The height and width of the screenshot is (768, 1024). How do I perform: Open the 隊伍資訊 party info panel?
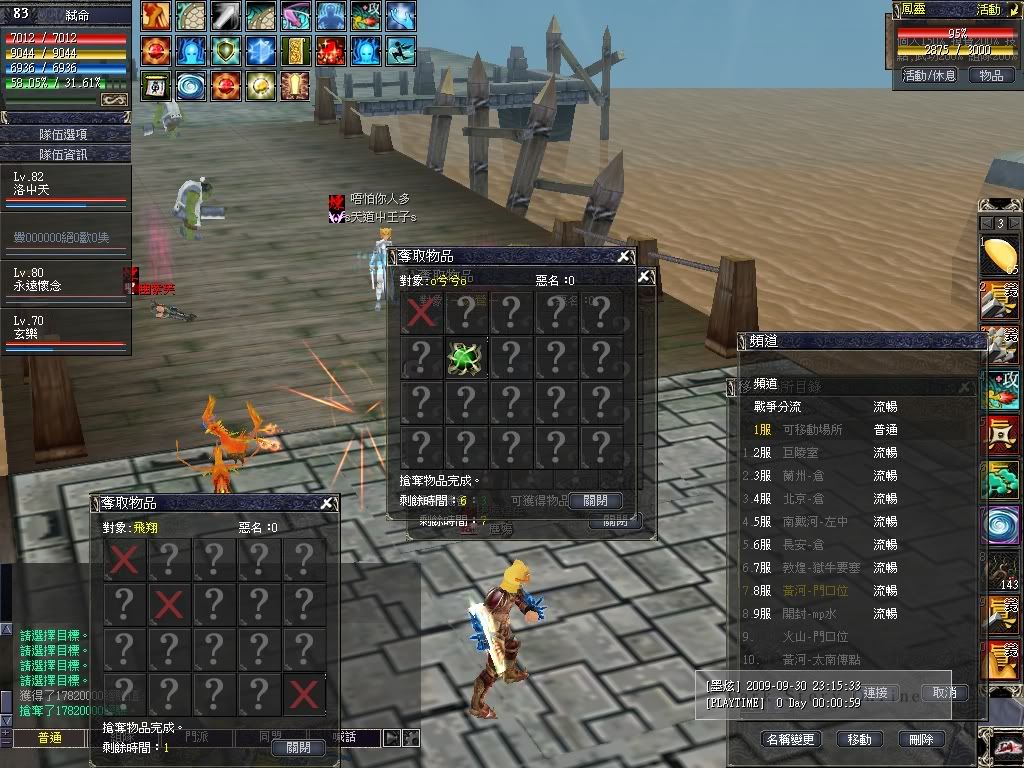(x=66, y=154)
